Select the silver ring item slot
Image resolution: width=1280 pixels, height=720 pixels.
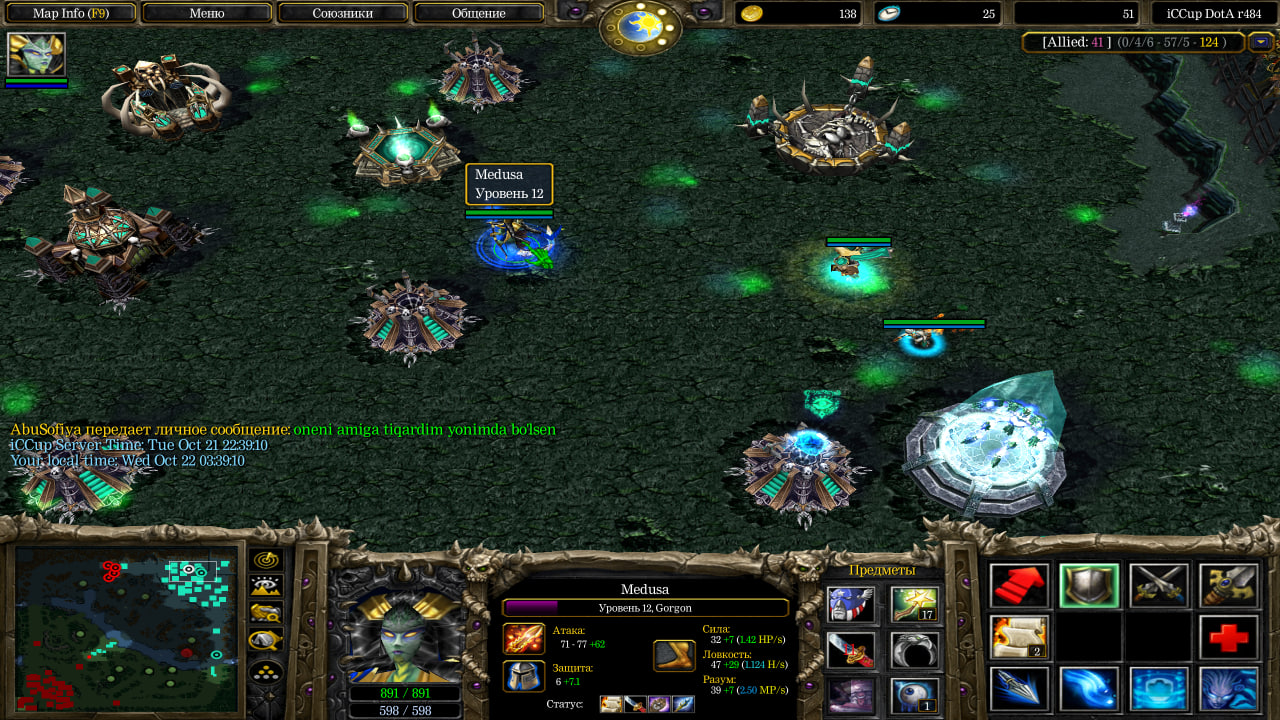(x=915, y=650)
